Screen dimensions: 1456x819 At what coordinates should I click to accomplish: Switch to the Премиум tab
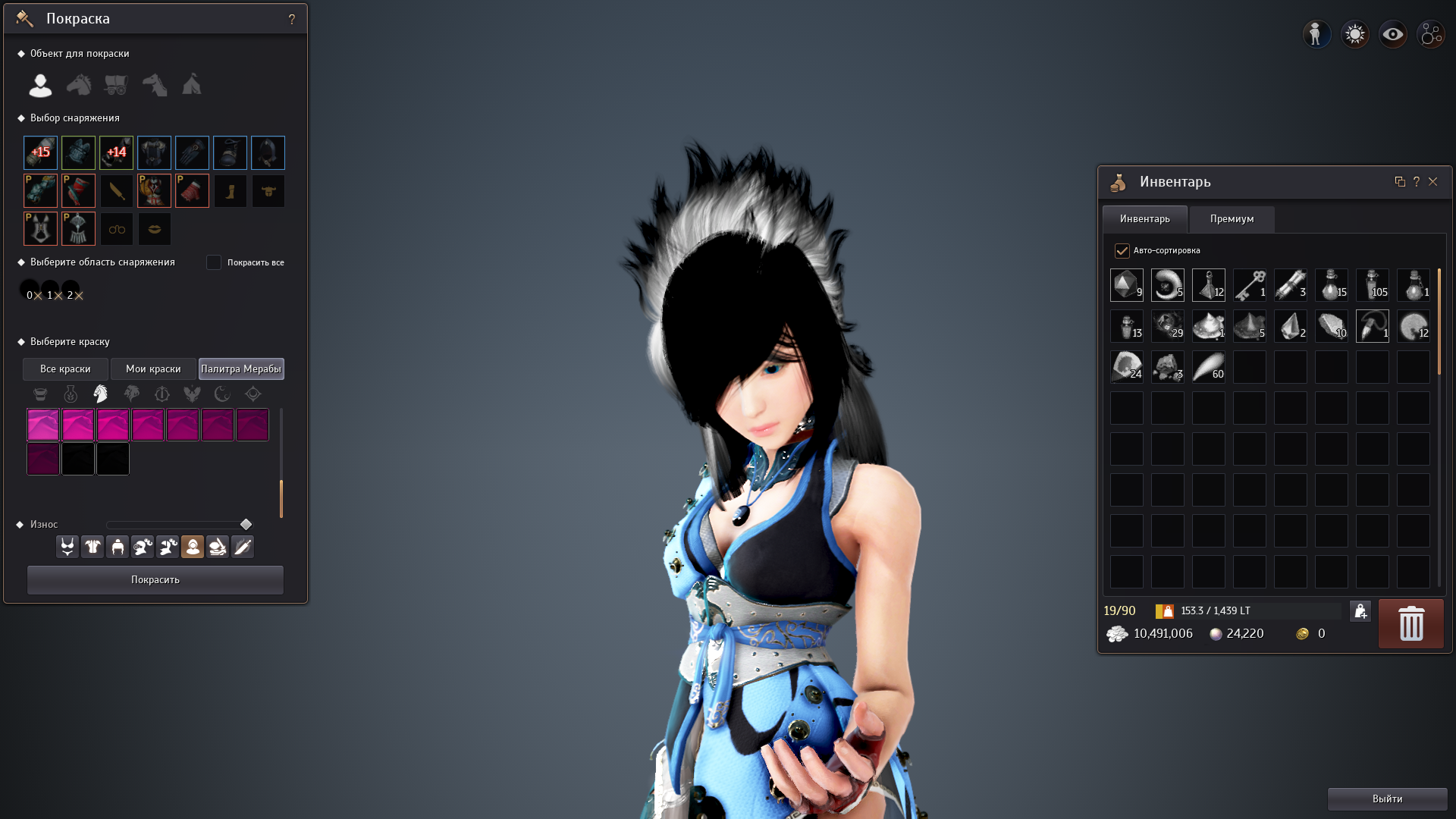click(1232, 219)
